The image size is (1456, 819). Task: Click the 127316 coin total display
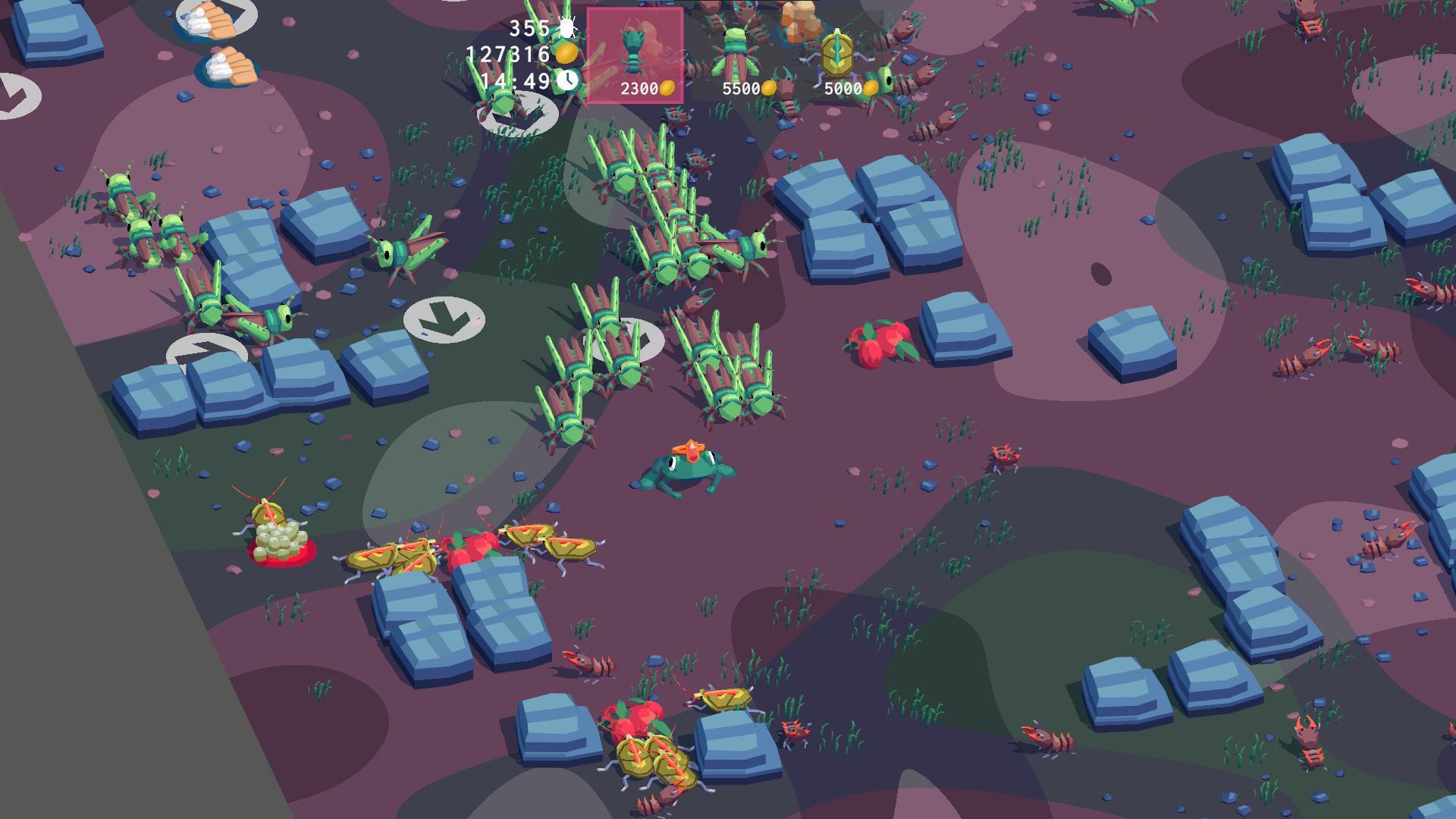(x=510, y=53)
